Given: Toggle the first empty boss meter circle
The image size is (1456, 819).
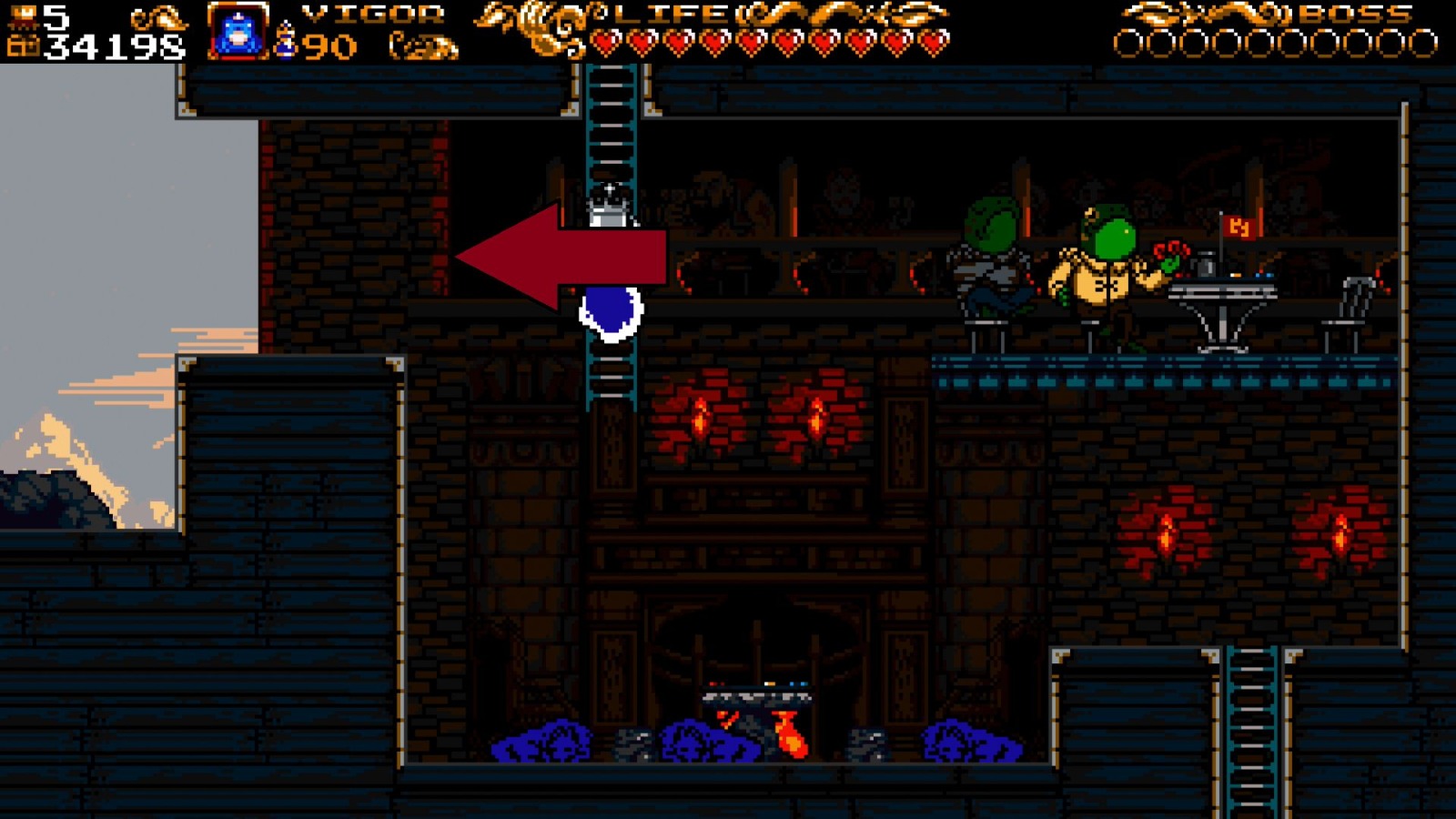Looking at the screenshot, I should 1129,40.
